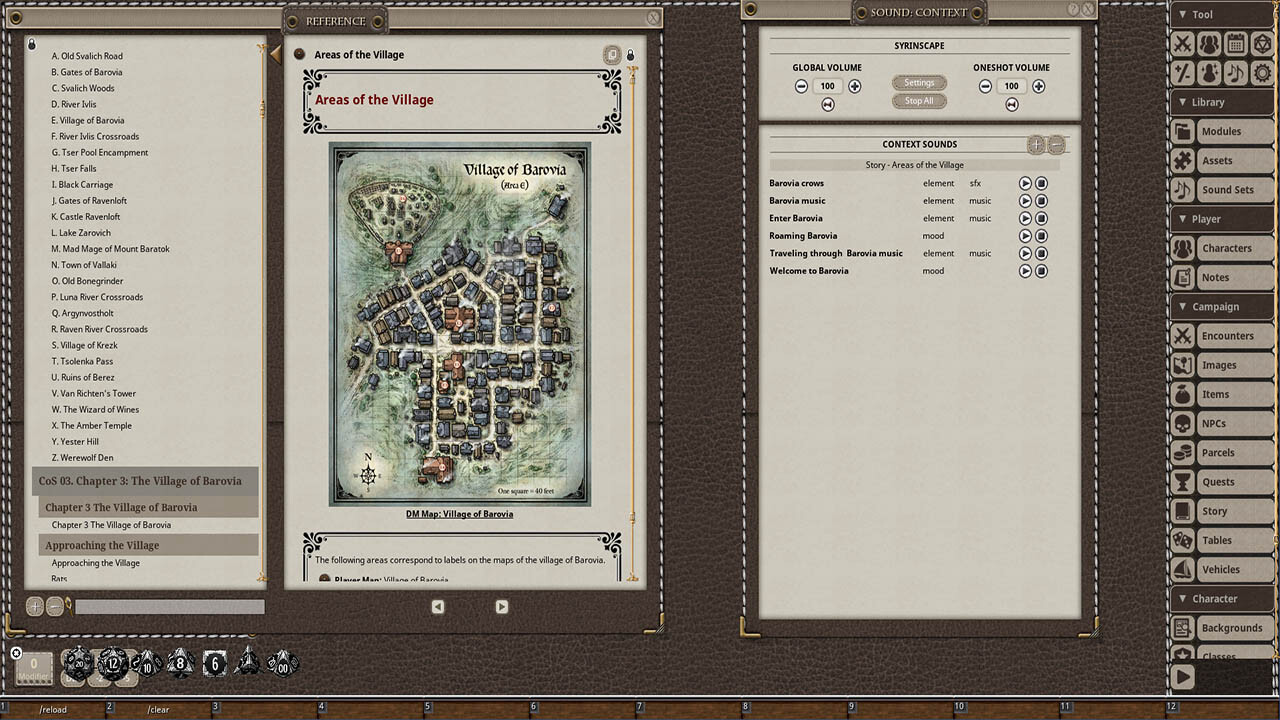Open the Modifiers plus-minus tool icon
1280x720 pixels.
tap(1182, 72)
